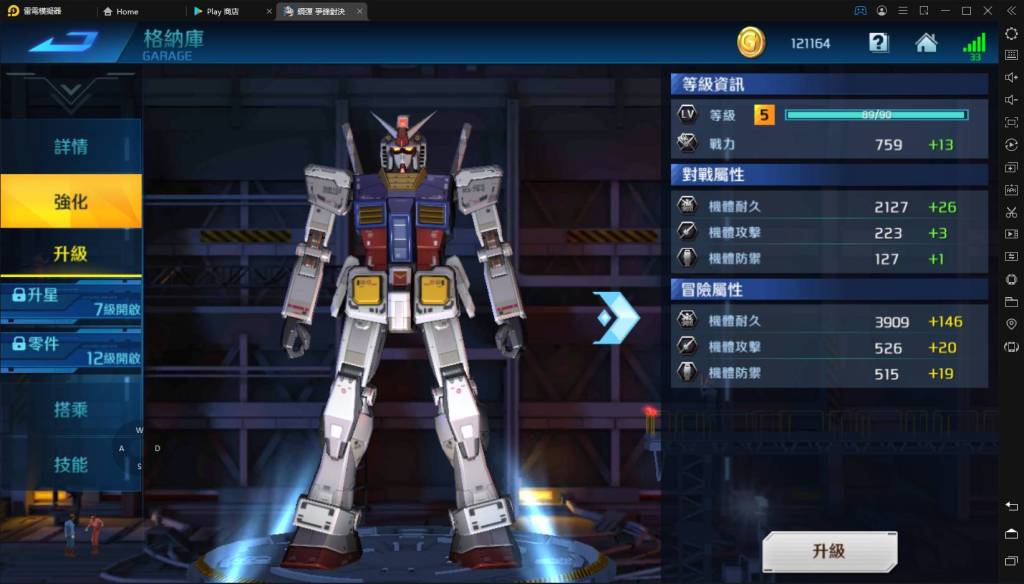Close the emulator window
This screenshot has height=584, width=1024.
[x=987, y=11]
